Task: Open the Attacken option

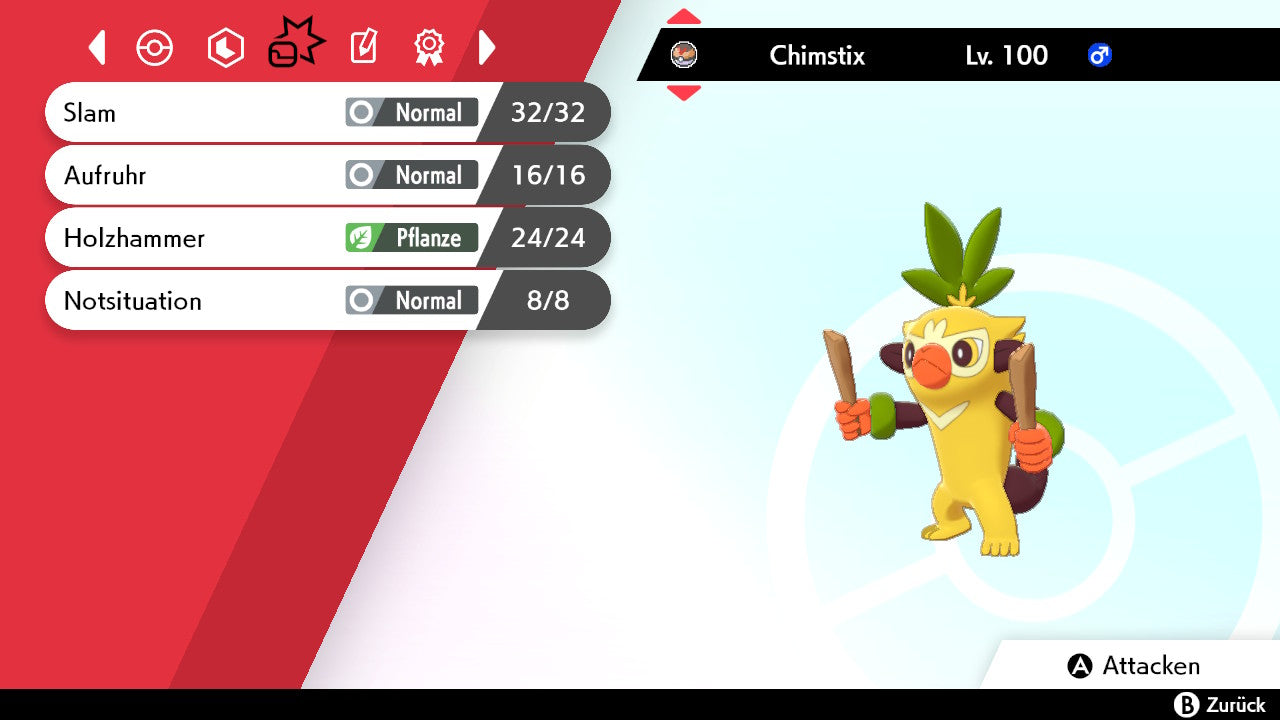Action: 1134,666
